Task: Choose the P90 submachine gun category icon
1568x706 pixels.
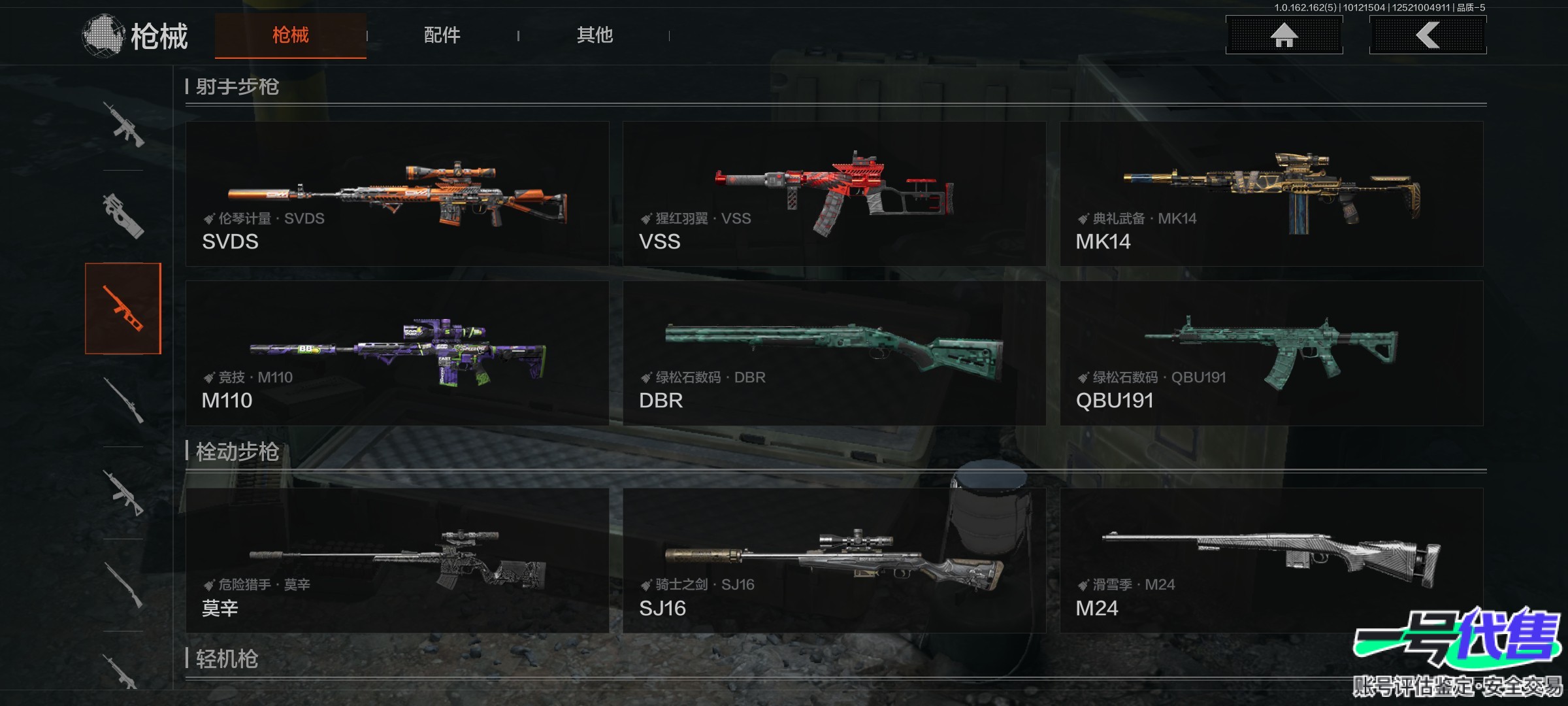Action: 123,216
